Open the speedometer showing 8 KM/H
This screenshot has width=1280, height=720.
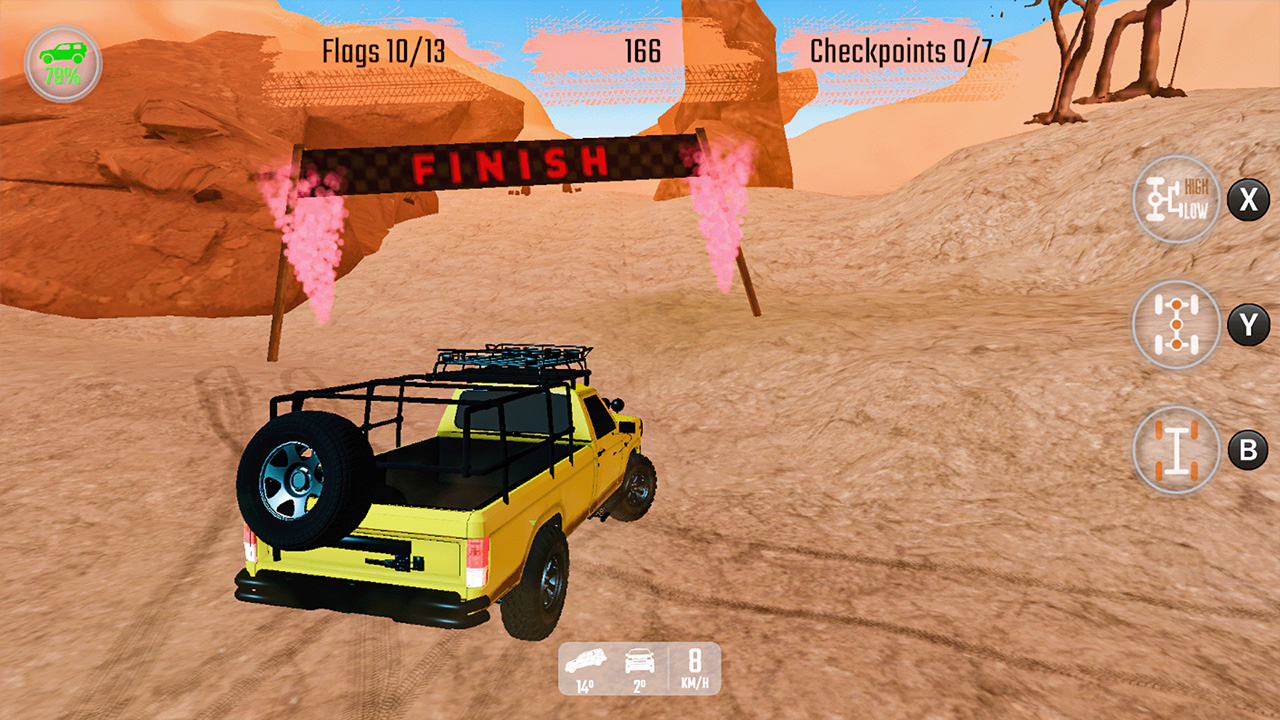click(695, 670)
